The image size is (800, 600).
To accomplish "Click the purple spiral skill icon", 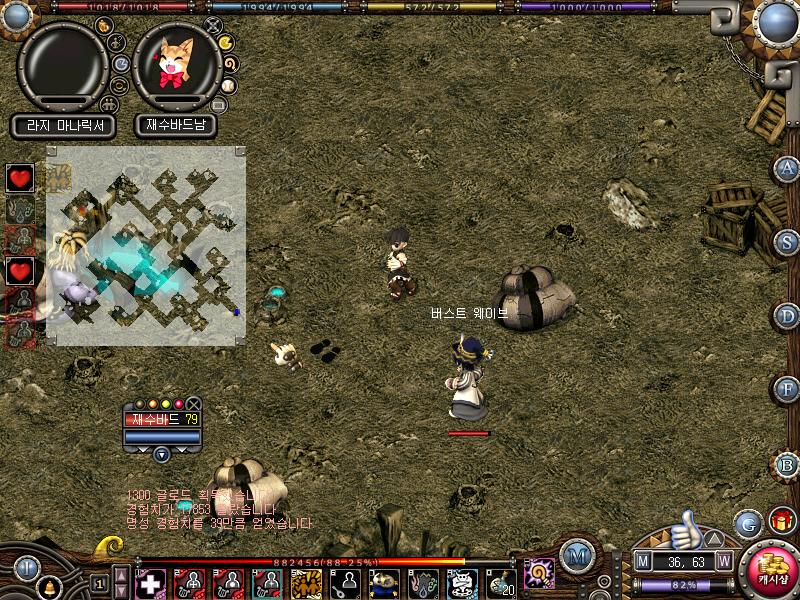I will click(540, 573).
